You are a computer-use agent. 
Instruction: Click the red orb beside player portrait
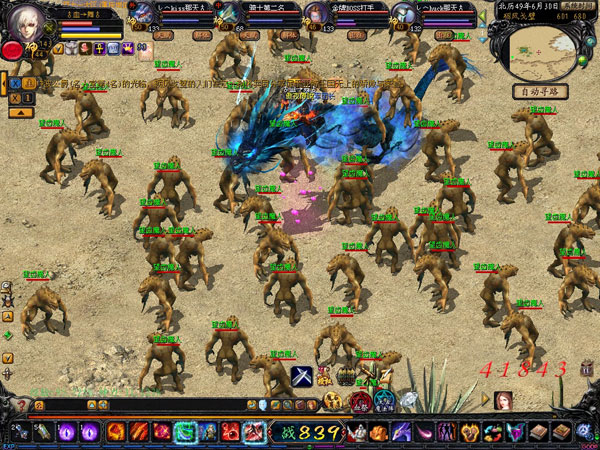click(12, 50)
